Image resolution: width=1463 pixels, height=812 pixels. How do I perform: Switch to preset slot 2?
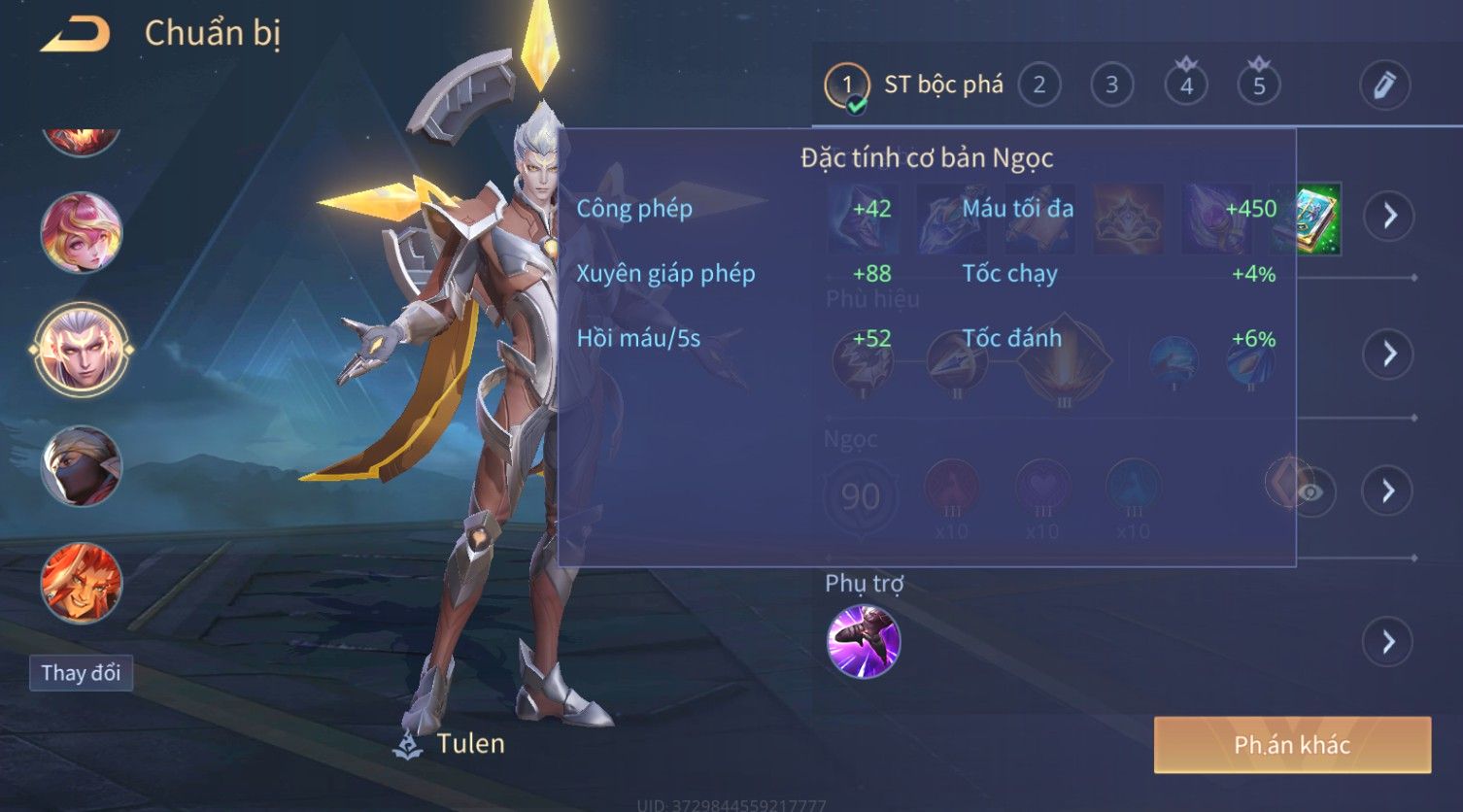(1038, 85)
